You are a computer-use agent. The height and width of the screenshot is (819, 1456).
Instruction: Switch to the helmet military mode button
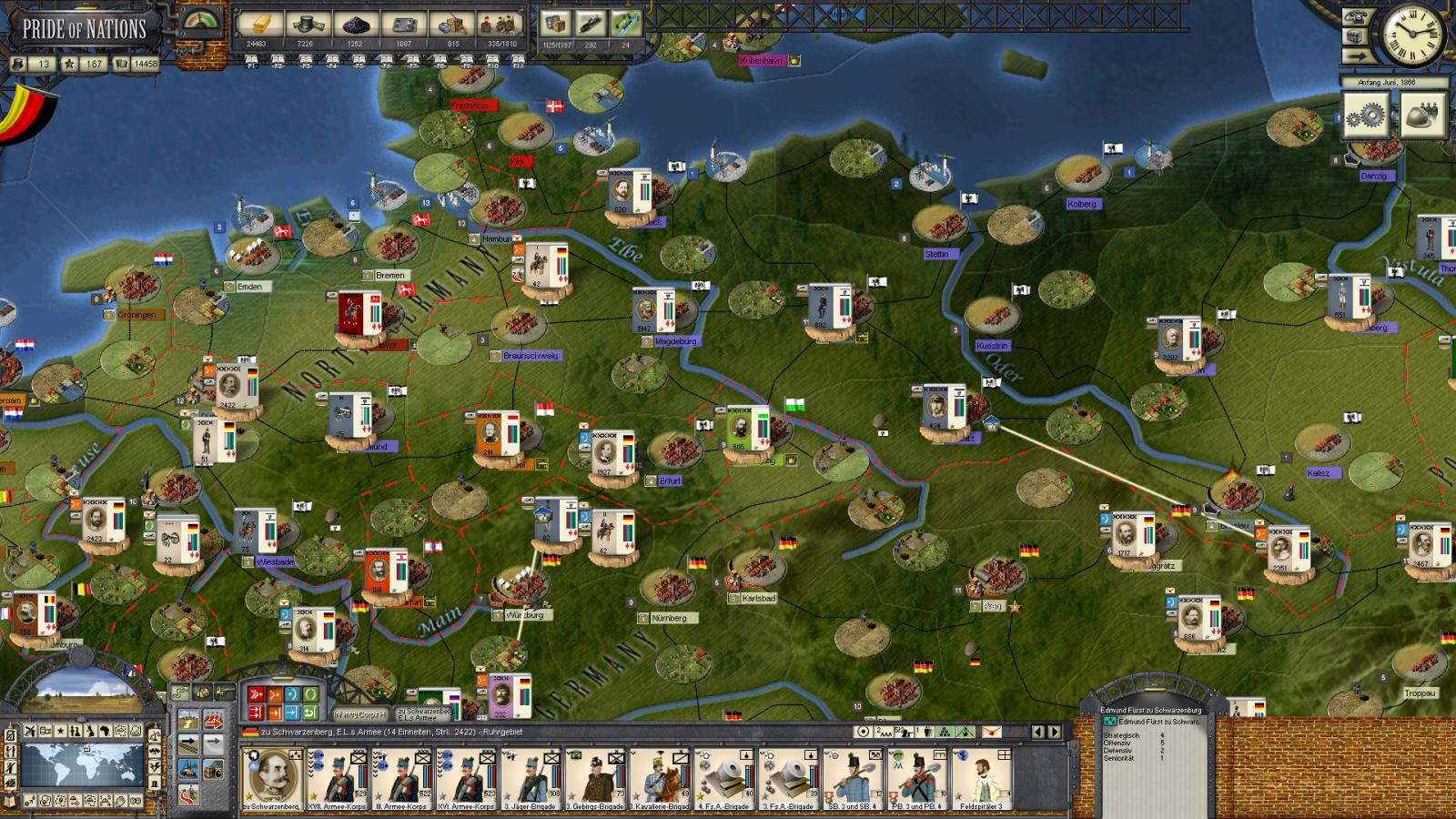click(1422, 116)
